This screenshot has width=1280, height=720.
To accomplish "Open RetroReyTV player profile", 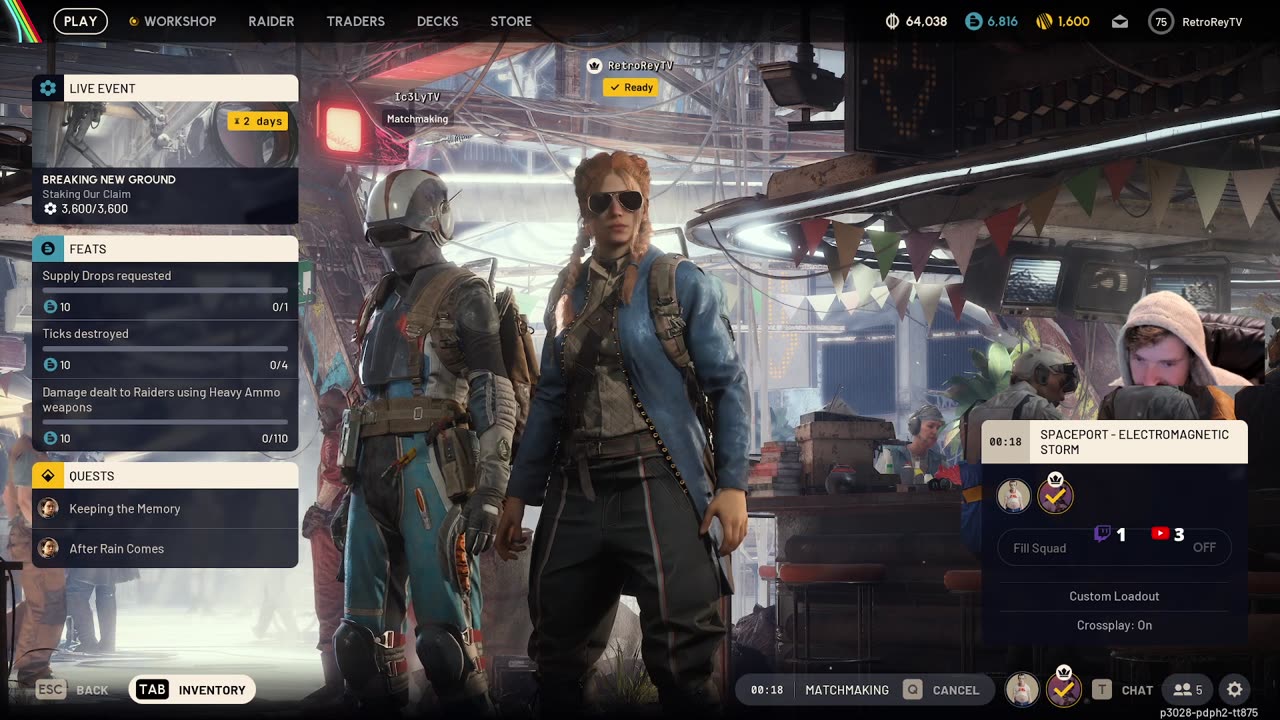I will (x=1196, y=21).
